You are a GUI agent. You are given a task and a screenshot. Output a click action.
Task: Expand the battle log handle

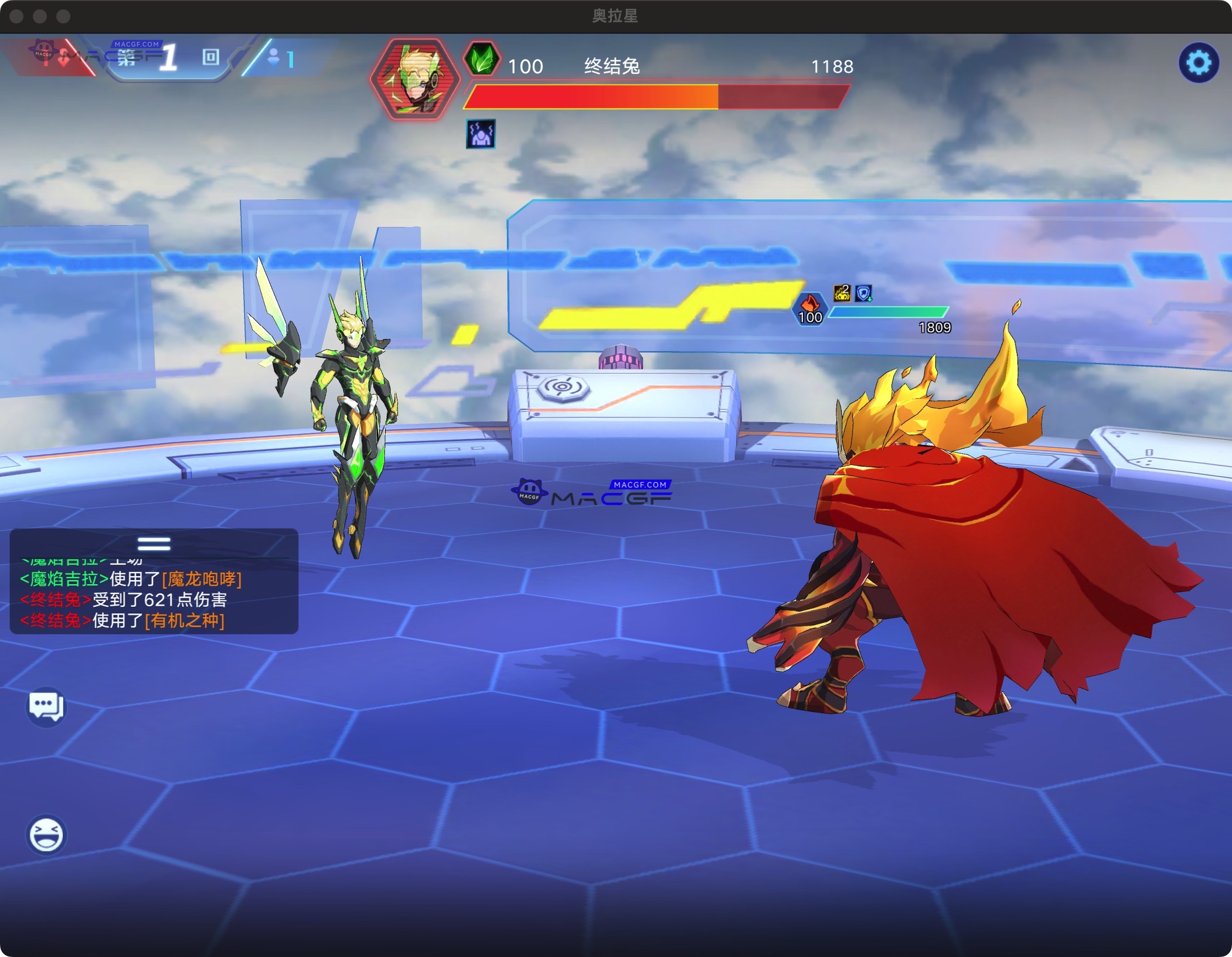[154, 544]
